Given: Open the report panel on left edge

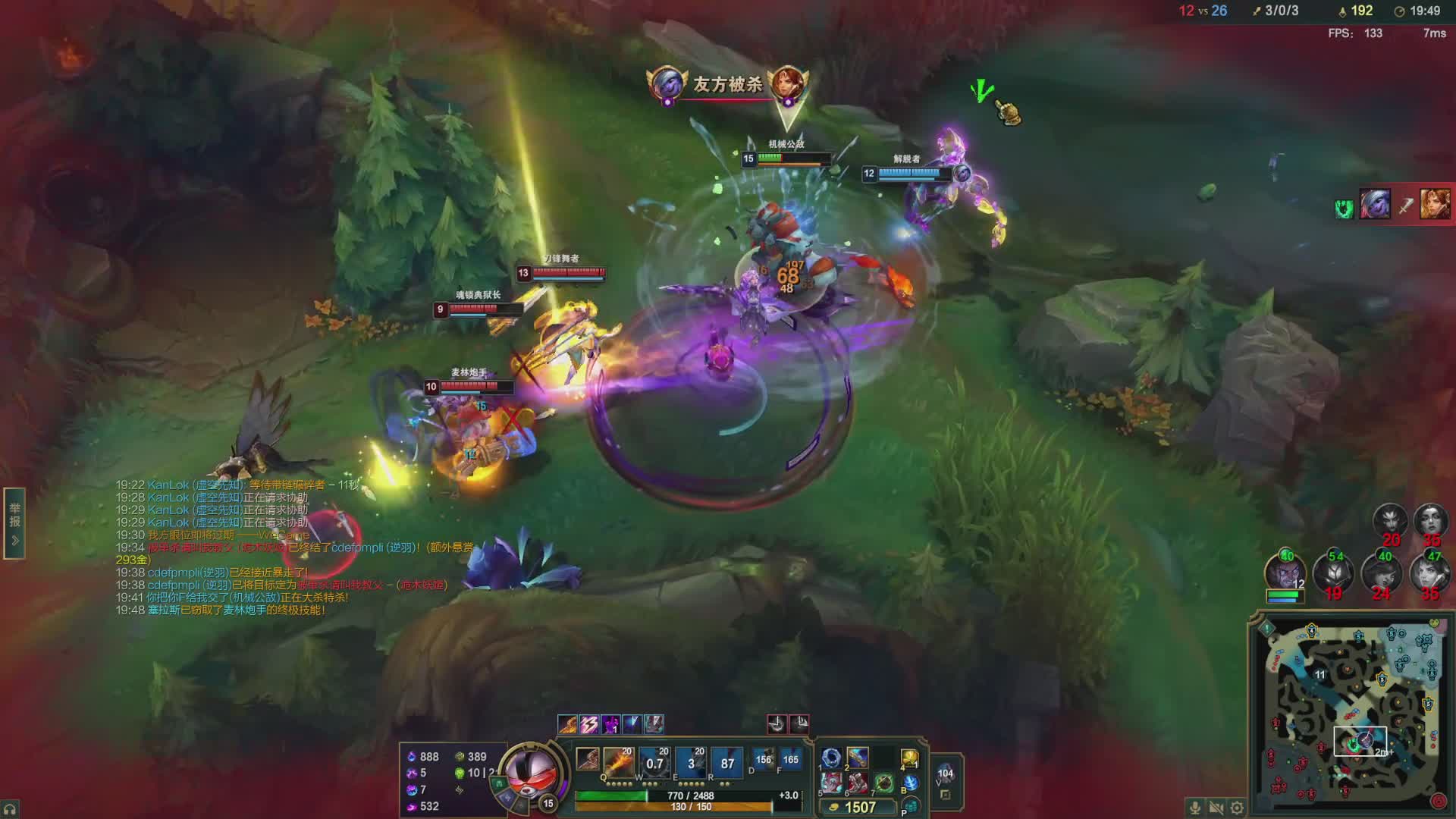Looking at the screenshot, I should pos(14,523).
